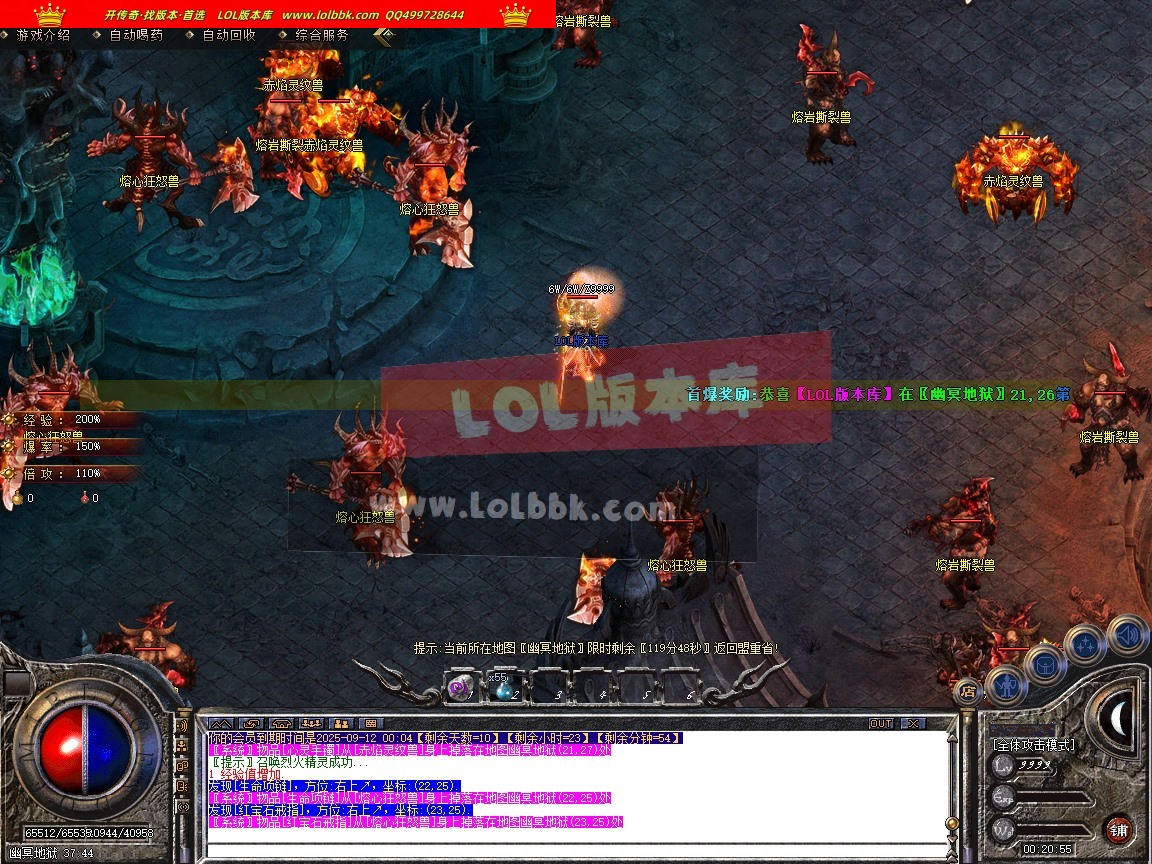Collapse the top menu bar arrow
The image size is (1152, 864).
click(x=384, y=36)
